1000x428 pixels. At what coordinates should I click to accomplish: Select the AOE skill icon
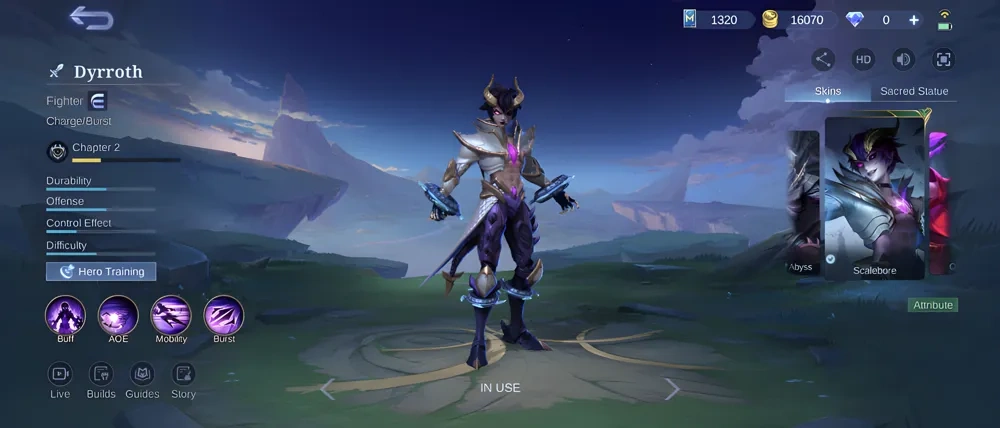118,316
